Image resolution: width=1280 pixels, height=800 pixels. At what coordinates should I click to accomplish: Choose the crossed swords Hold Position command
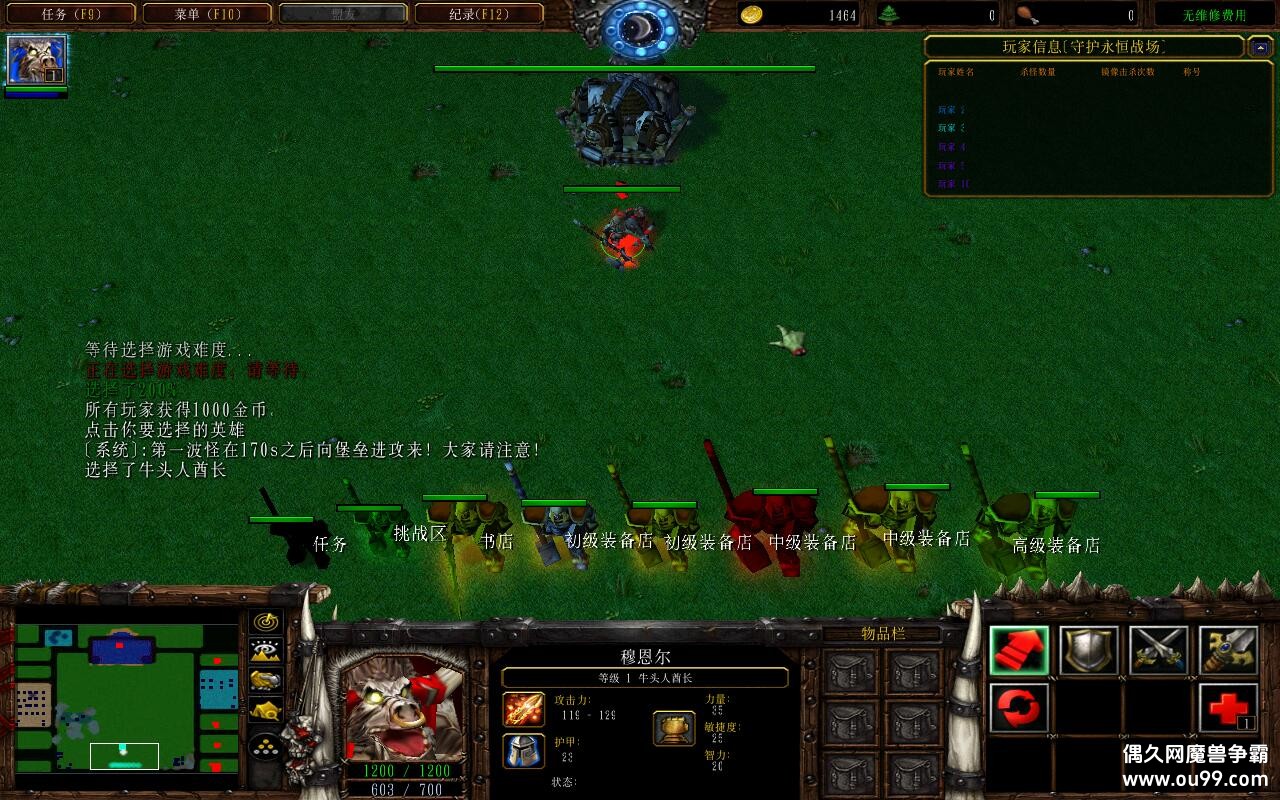click(x=1159, y=650)
